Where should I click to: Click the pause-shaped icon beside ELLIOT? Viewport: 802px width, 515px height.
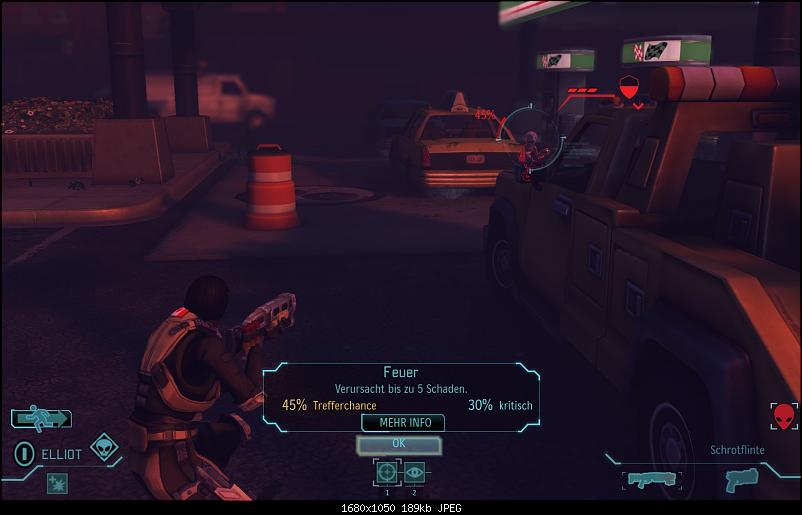tap(22, 452)
